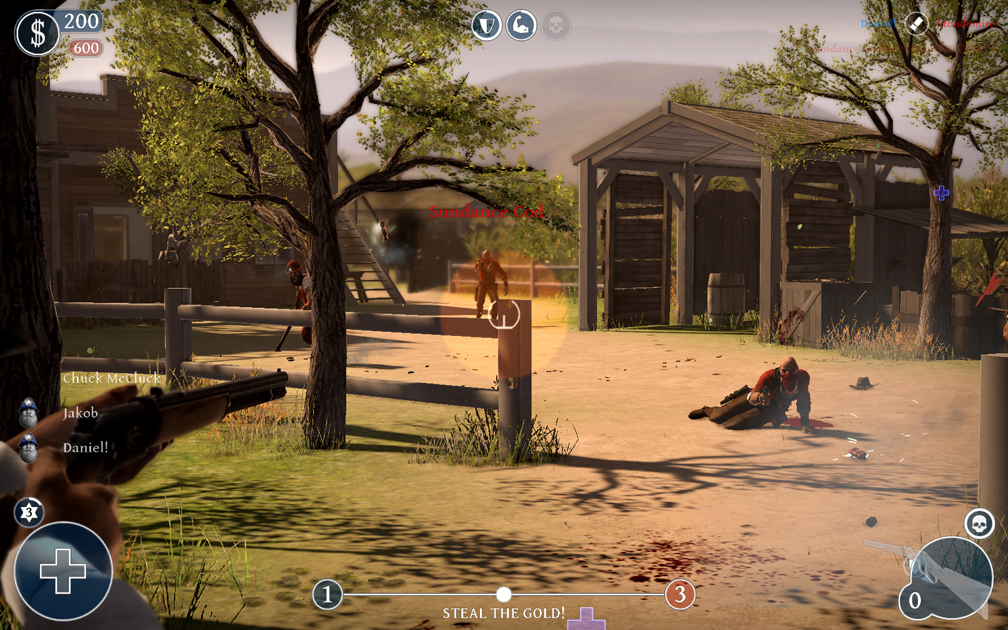The height and width of the screenshot is (630, 1008).
Task: Click the Steal the Gold objective label
Action: pos(504,613)
